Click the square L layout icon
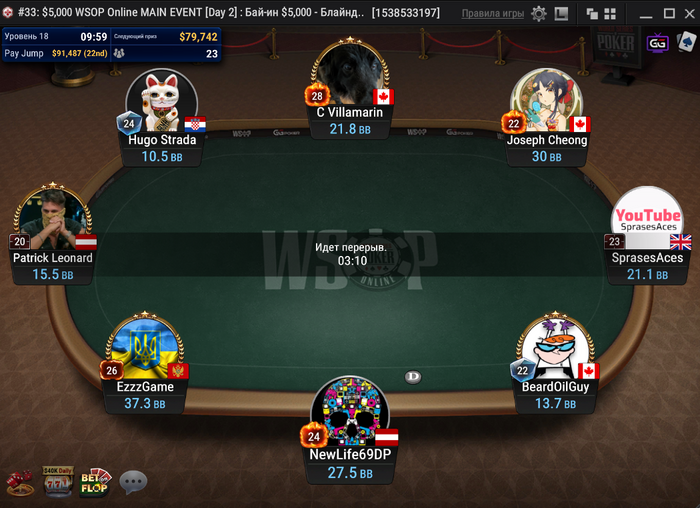The height and width of the screenshot is (508, 700). pyautogui.click(x=560, y=14)
